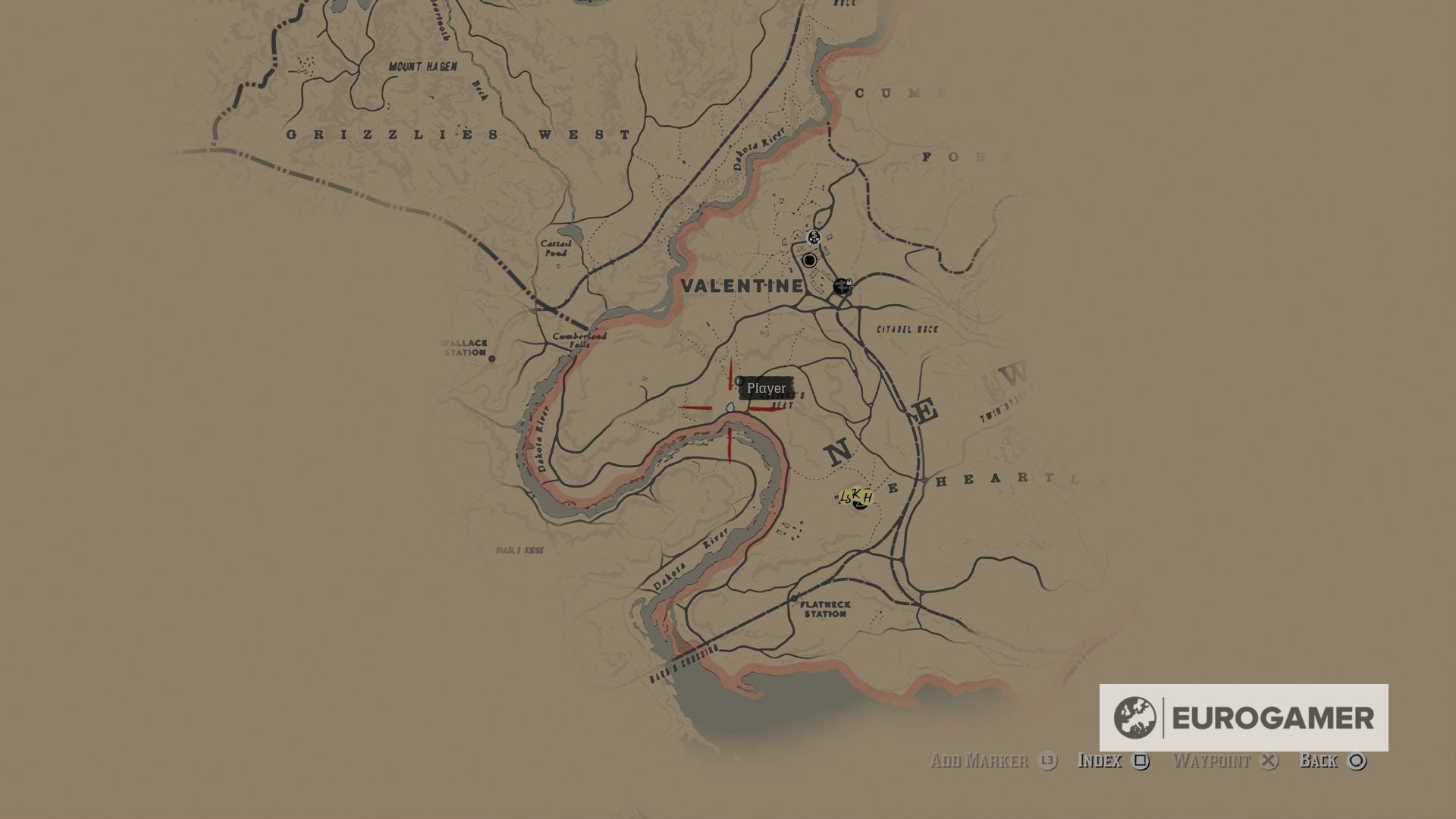
Task: Click the round stable icon in Valentine
Action: pos(809,260)
